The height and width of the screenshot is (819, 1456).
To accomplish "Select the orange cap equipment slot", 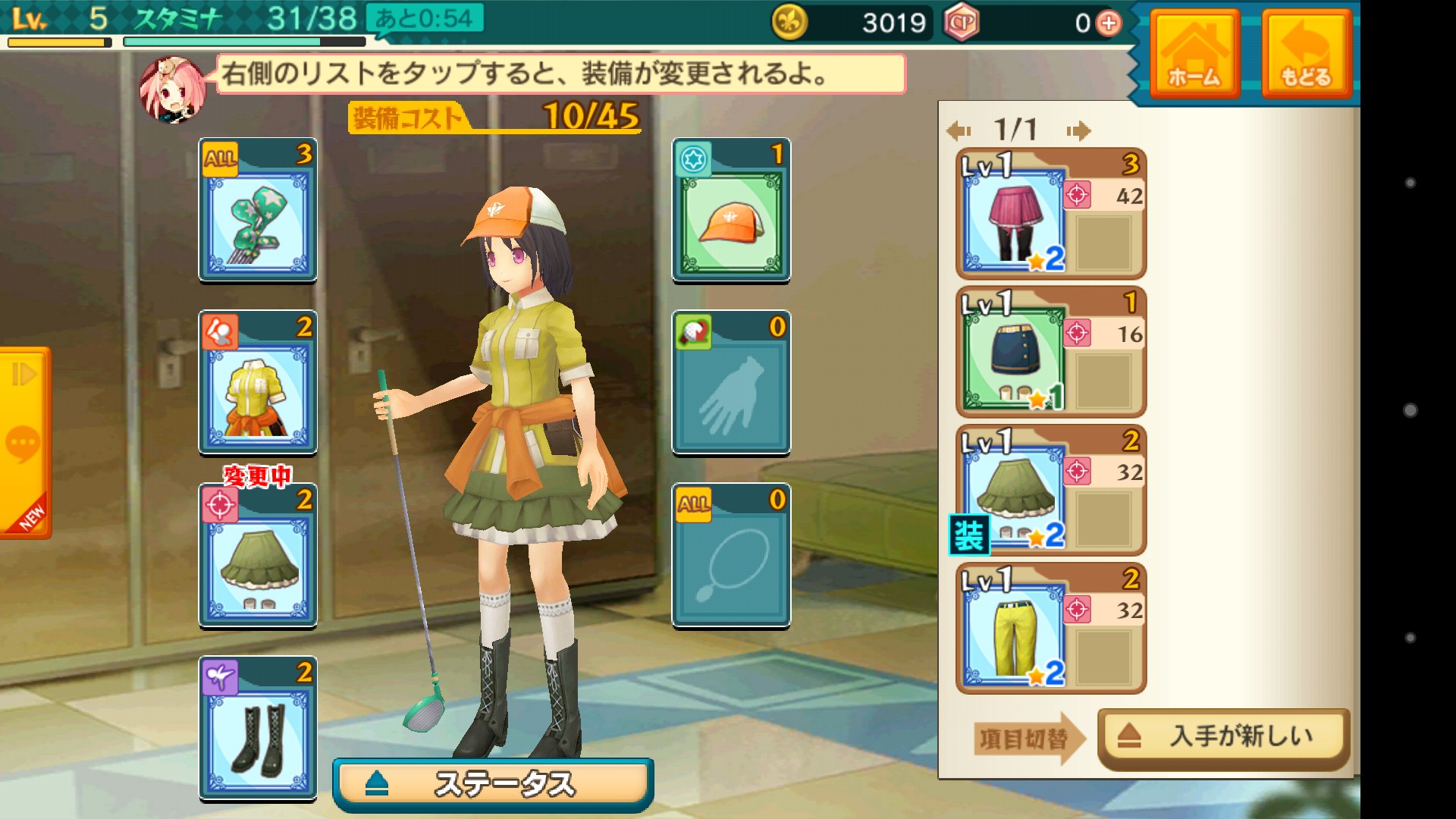I will [731, 210].
